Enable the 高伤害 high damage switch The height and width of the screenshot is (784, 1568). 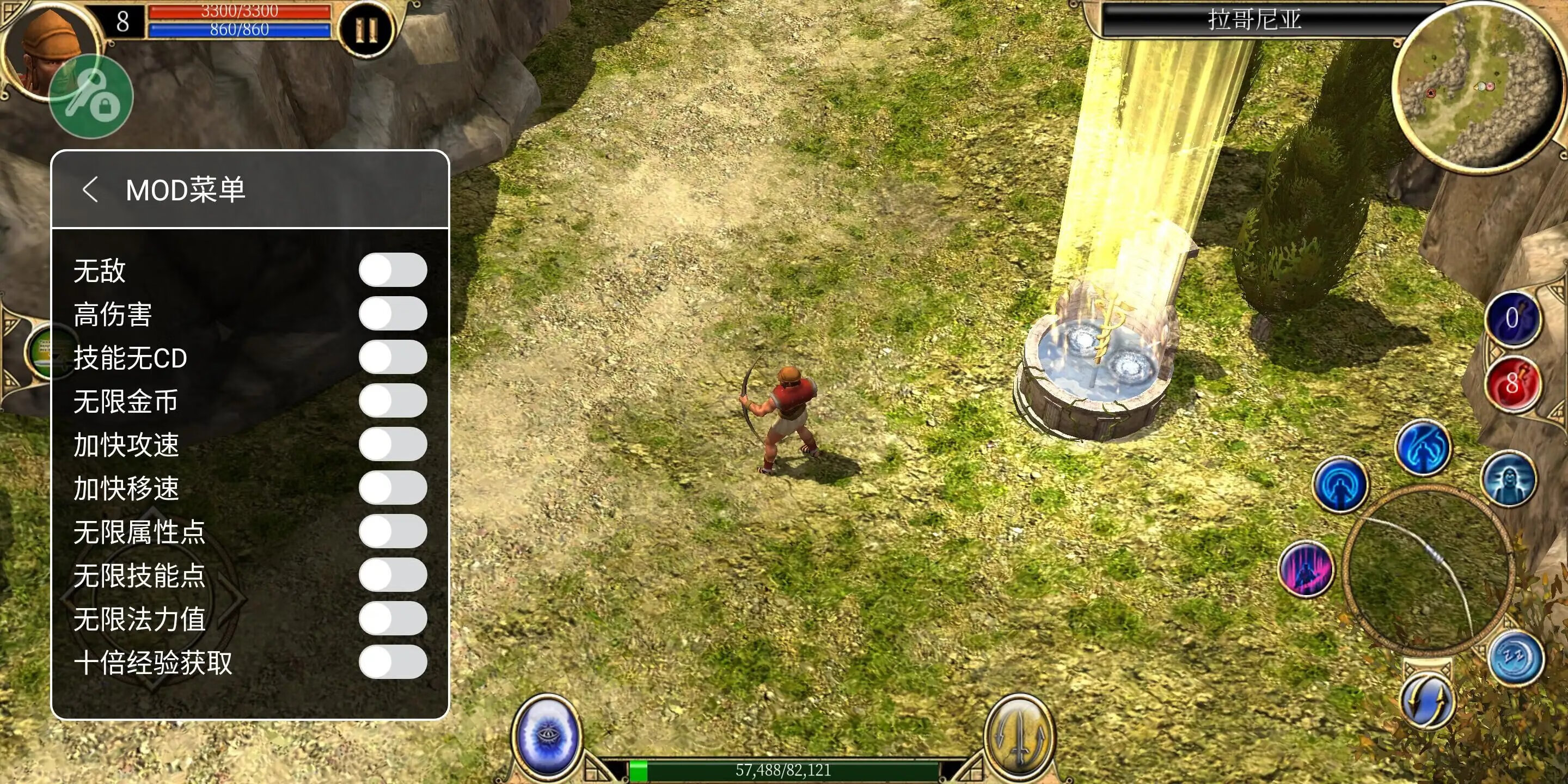(x=393, y=314)
